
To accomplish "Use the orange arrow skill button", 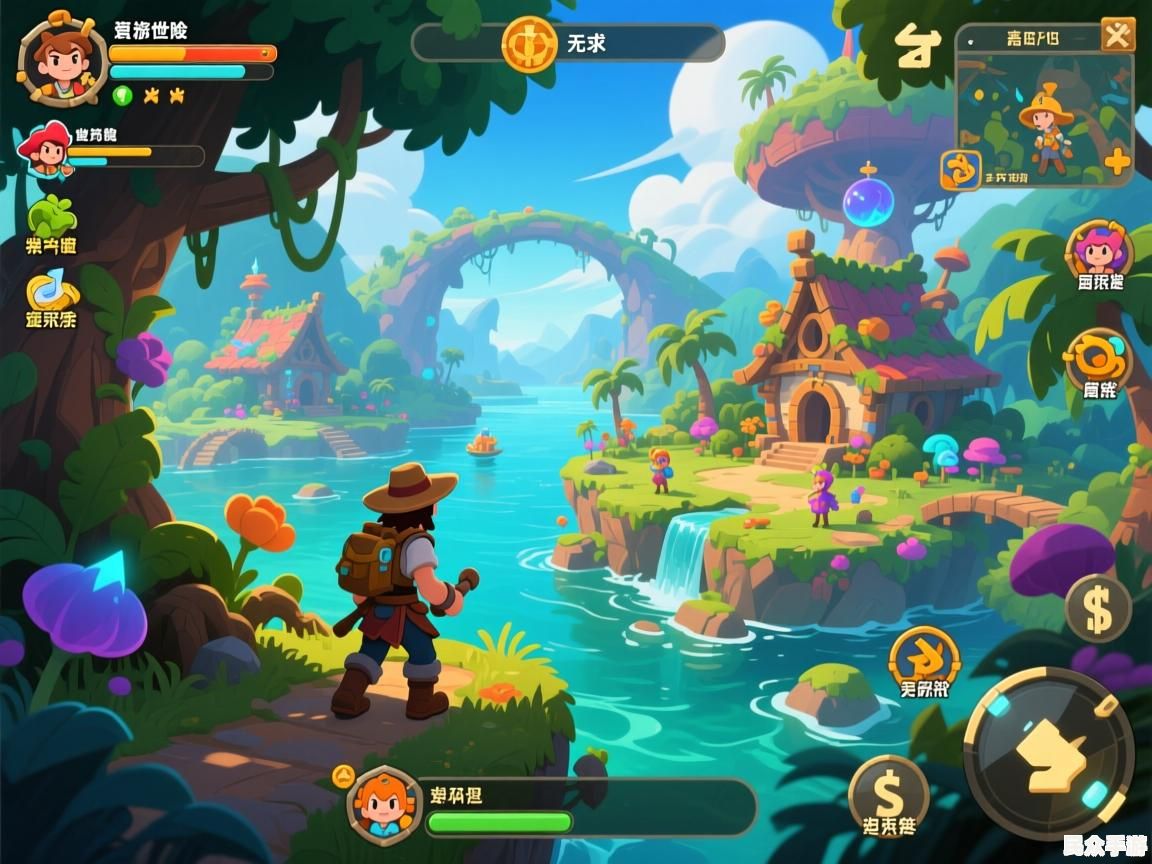I will pyautogui.click(x=924, y=659).
